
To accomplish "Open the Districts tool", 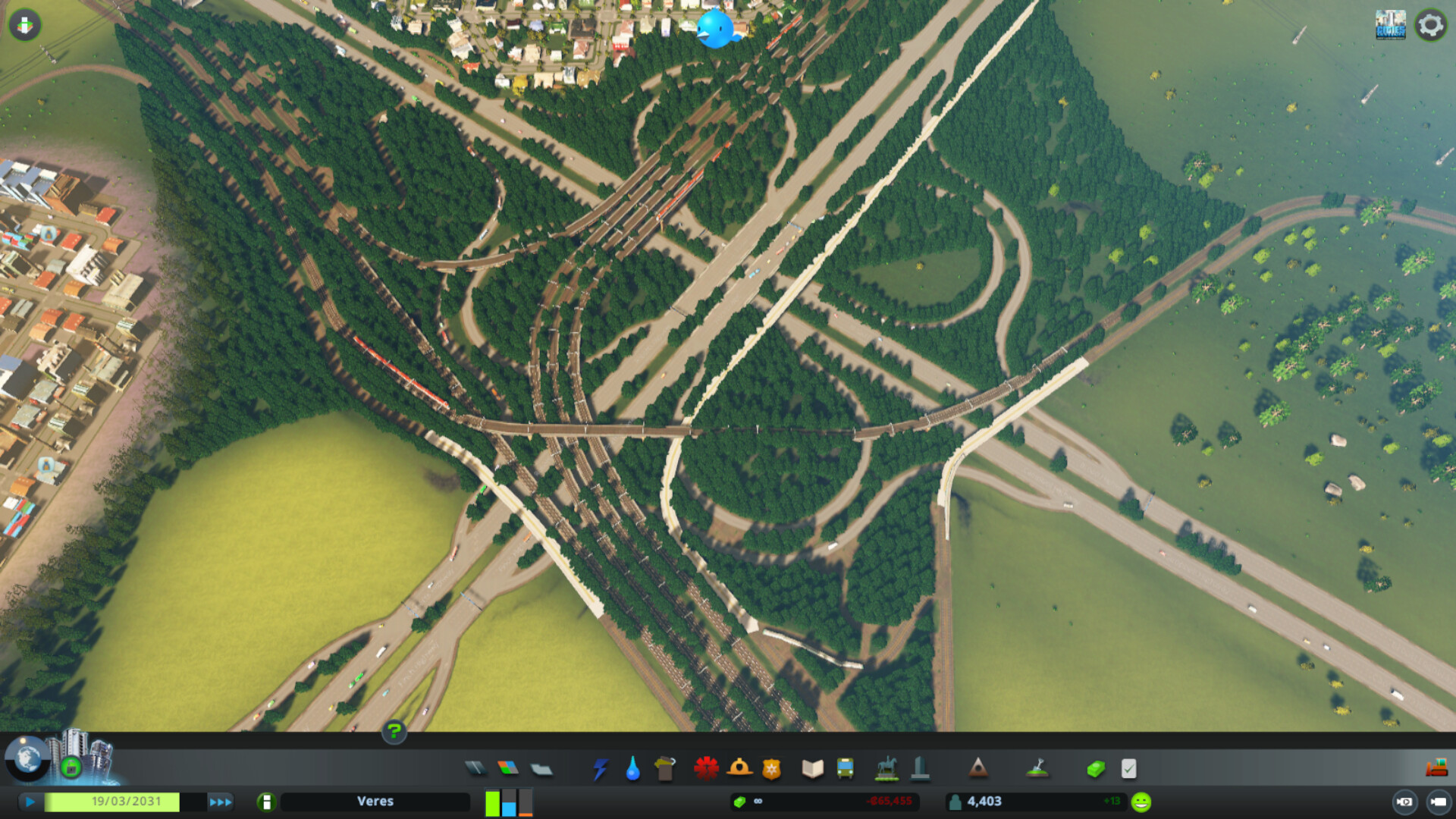I will tap(541, 769).
